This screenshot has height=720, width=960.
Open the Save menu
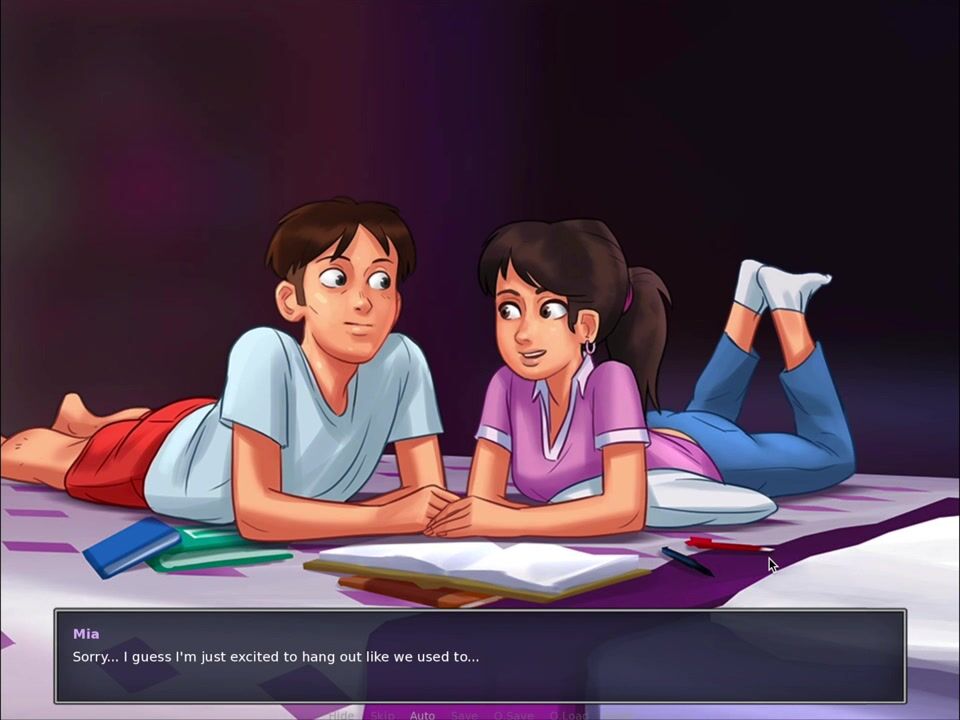[464, 715]
